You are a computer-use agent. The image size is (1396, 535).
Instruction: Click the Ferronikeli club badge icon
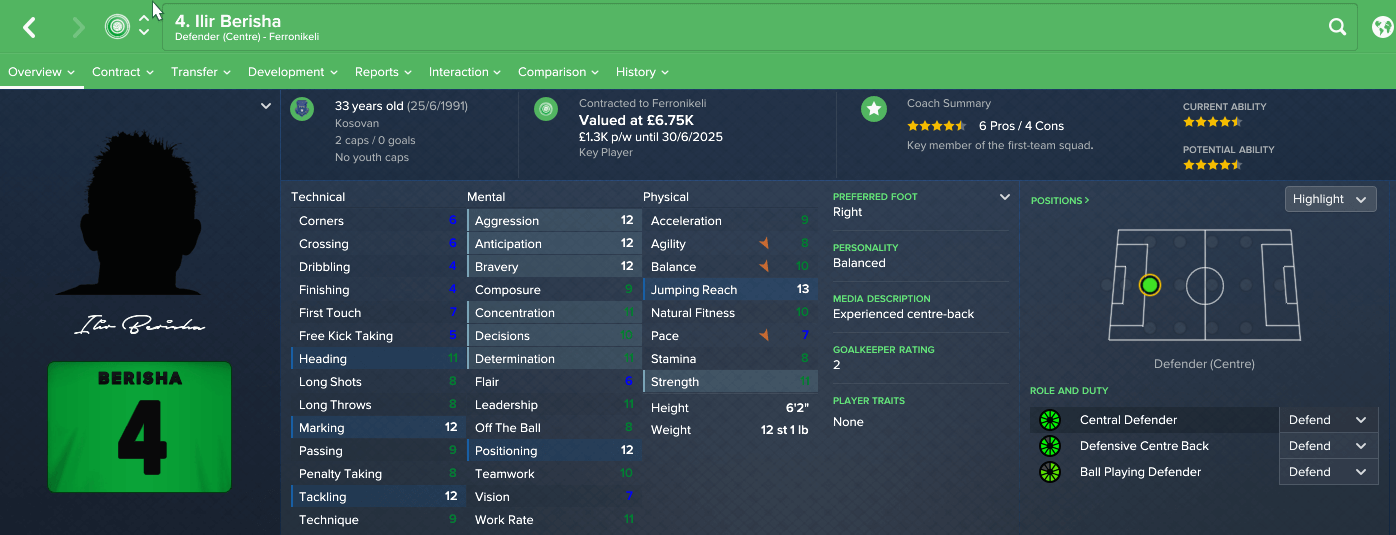tap(117, 27)
